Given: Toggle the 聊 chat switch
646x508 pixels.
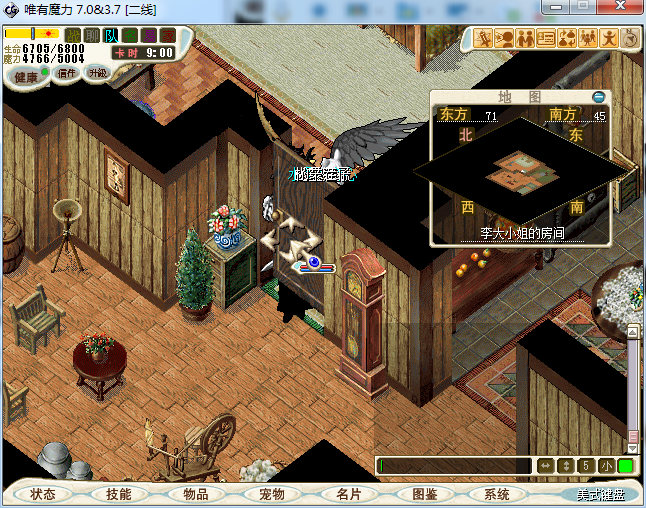Looking at the screenshot, I should point(92,36).
